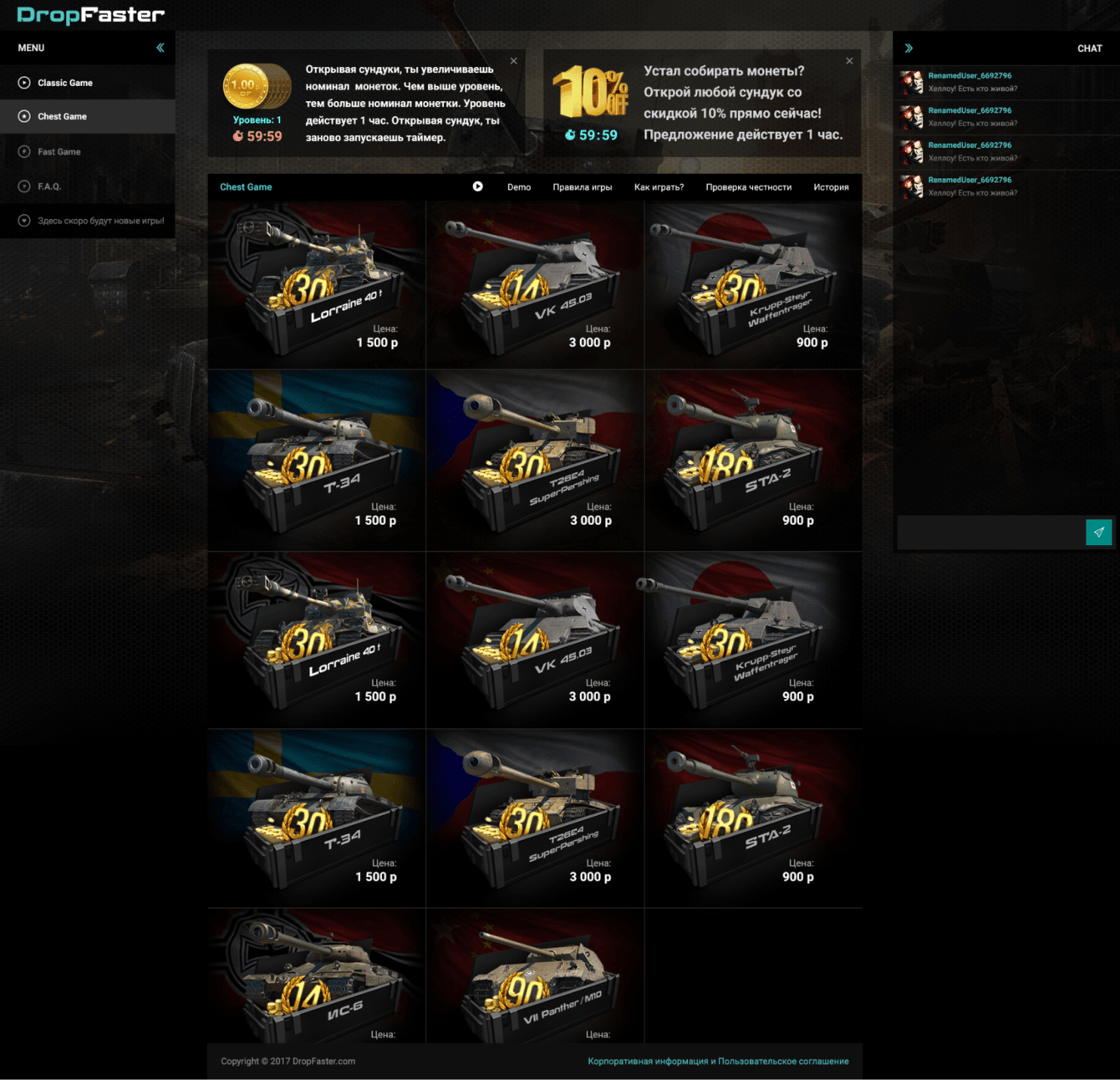Open Проверка честности fairness check

[x=748, y=187]
